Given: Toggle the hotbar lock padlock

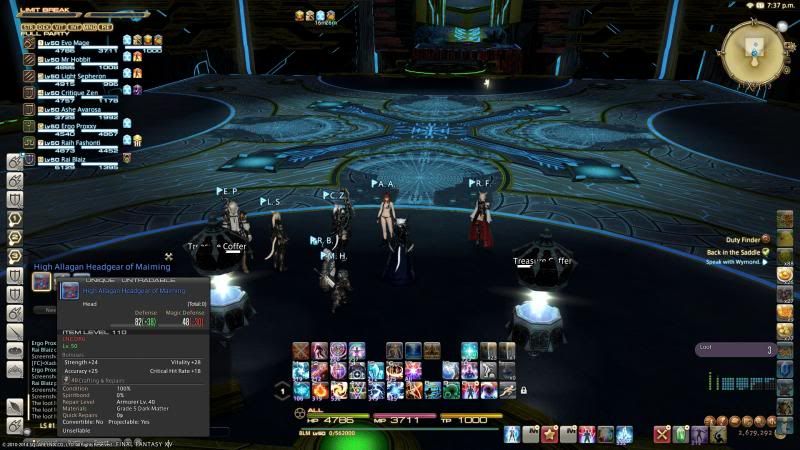Looking at the screenshot, I should (x=523, y=390).
